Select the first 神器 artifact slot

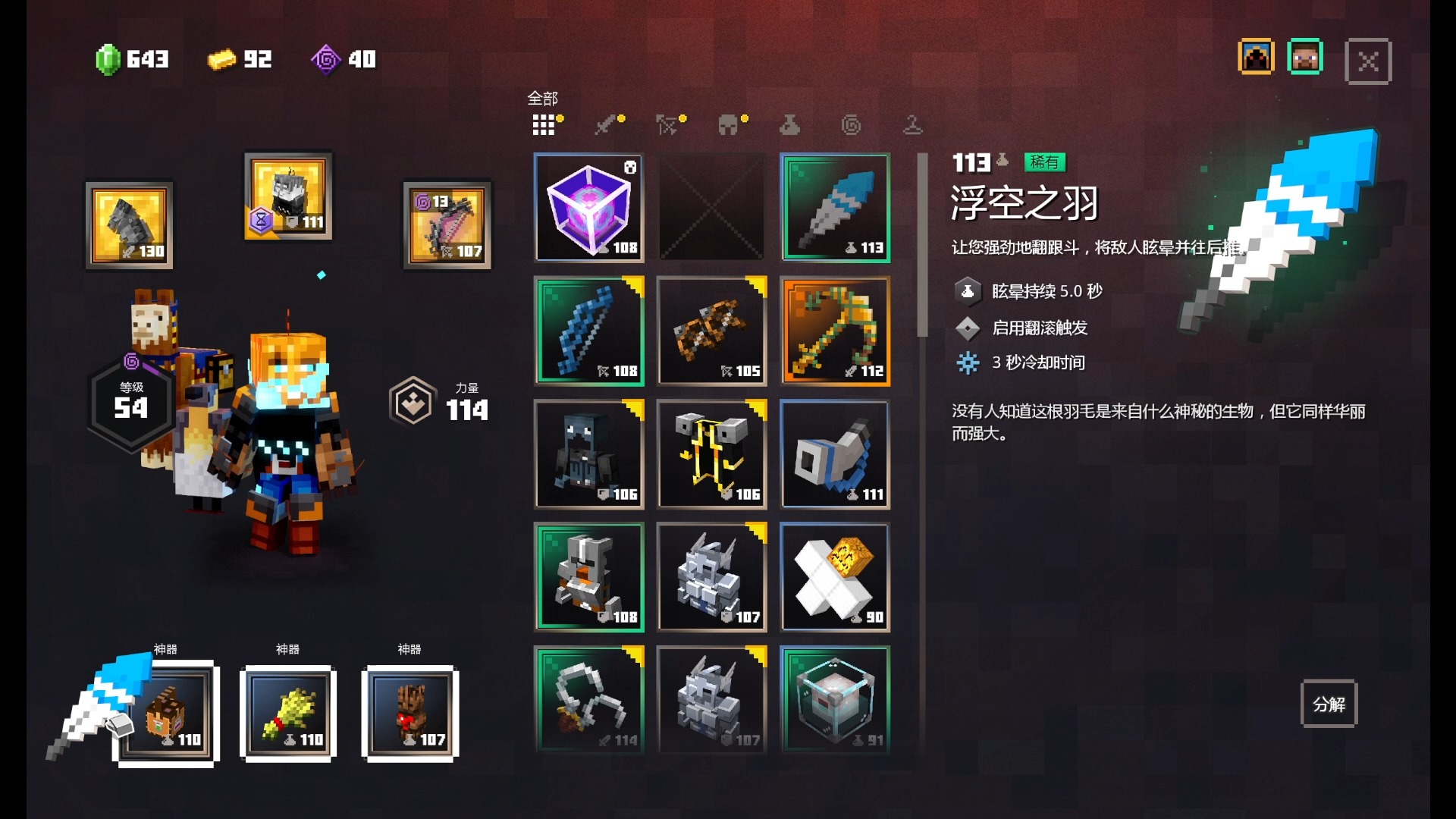click(166, 713)
